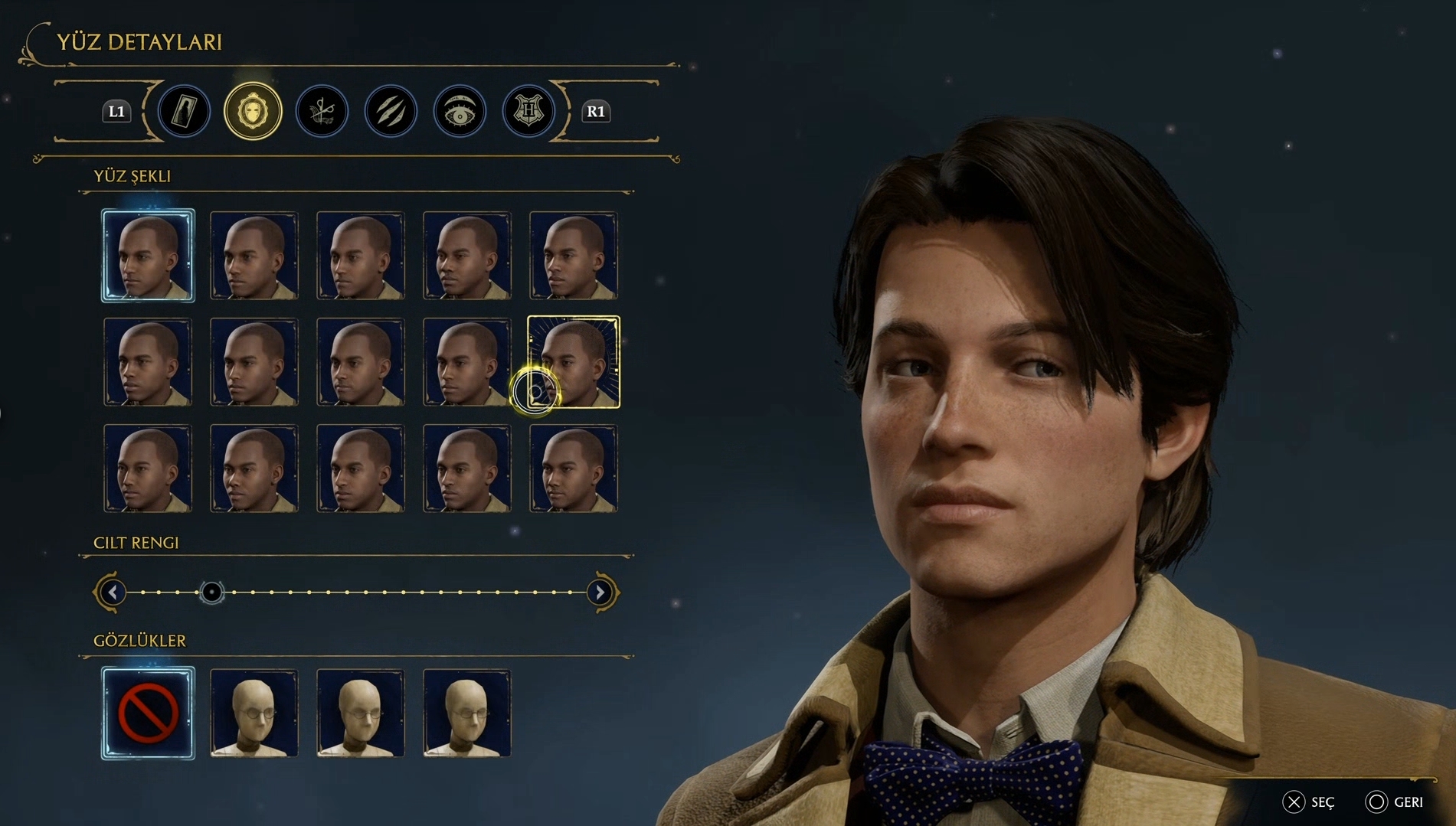Click the skin color right arrow
This screenshot has height=826, width=1456.
pos(600,592)
